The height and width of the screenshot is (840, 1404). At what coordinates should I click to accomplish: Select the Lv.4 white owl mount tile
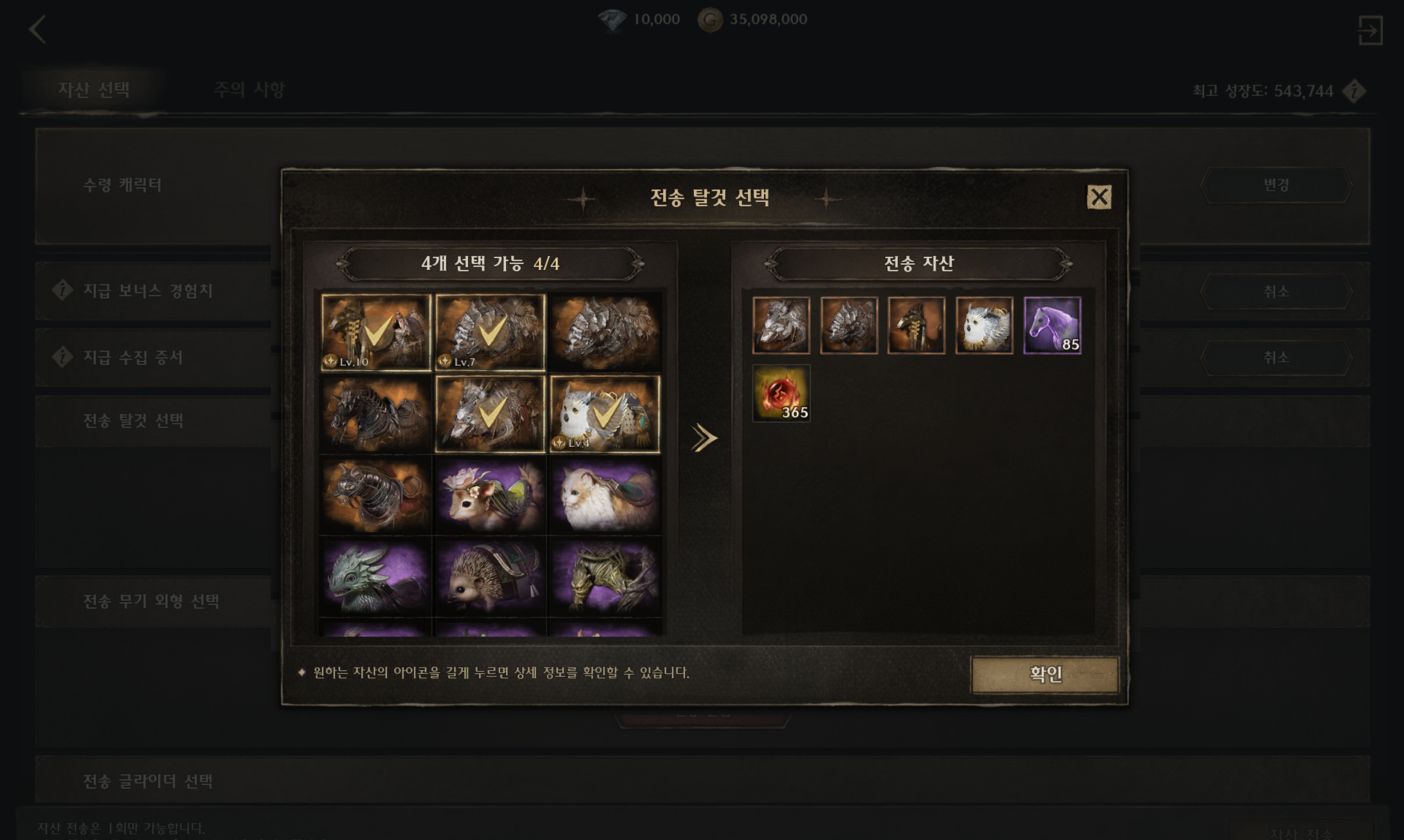[605, 414]
